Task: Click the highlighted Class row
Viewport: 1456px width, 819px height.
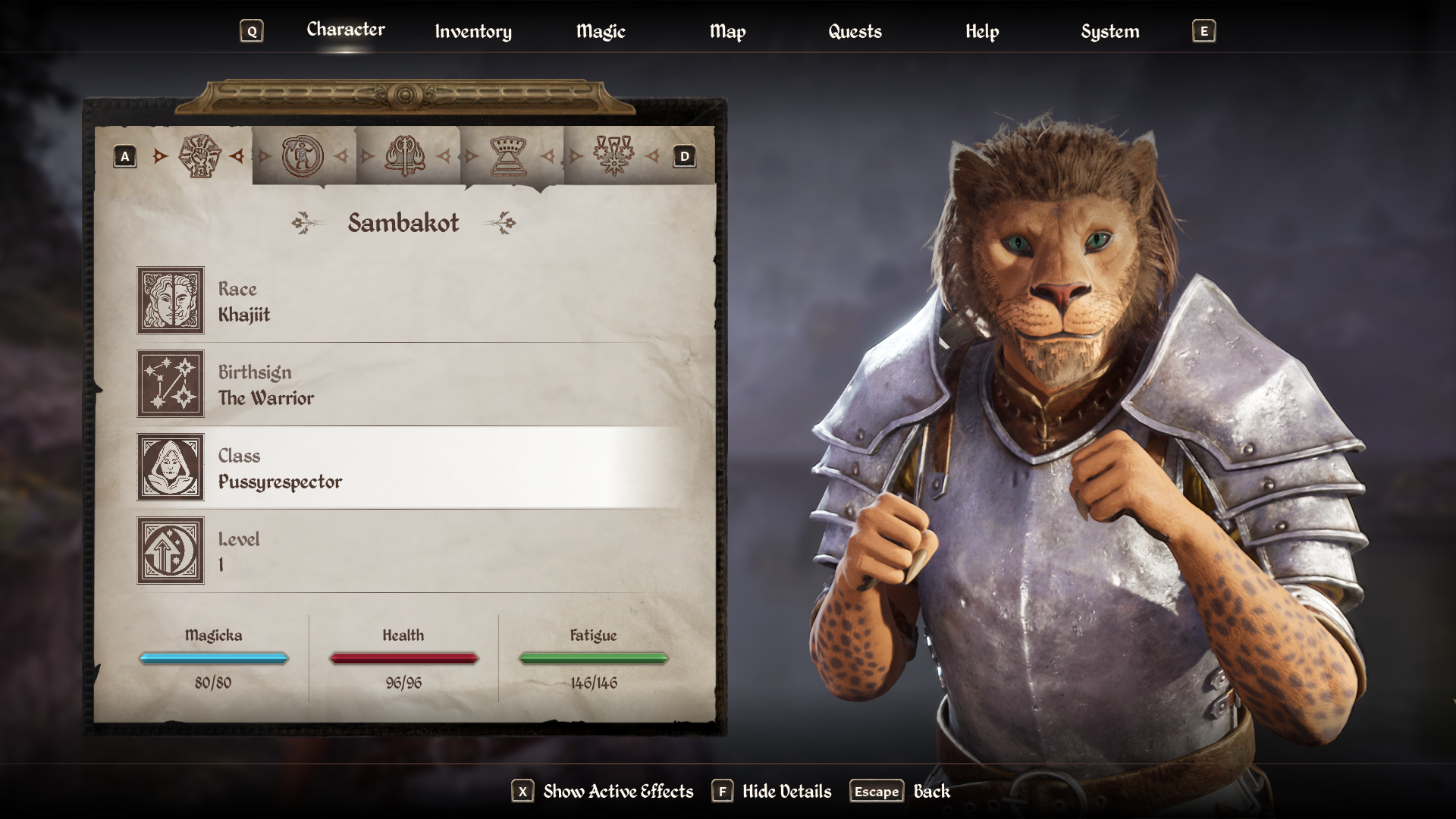Action: coord(409,468)
